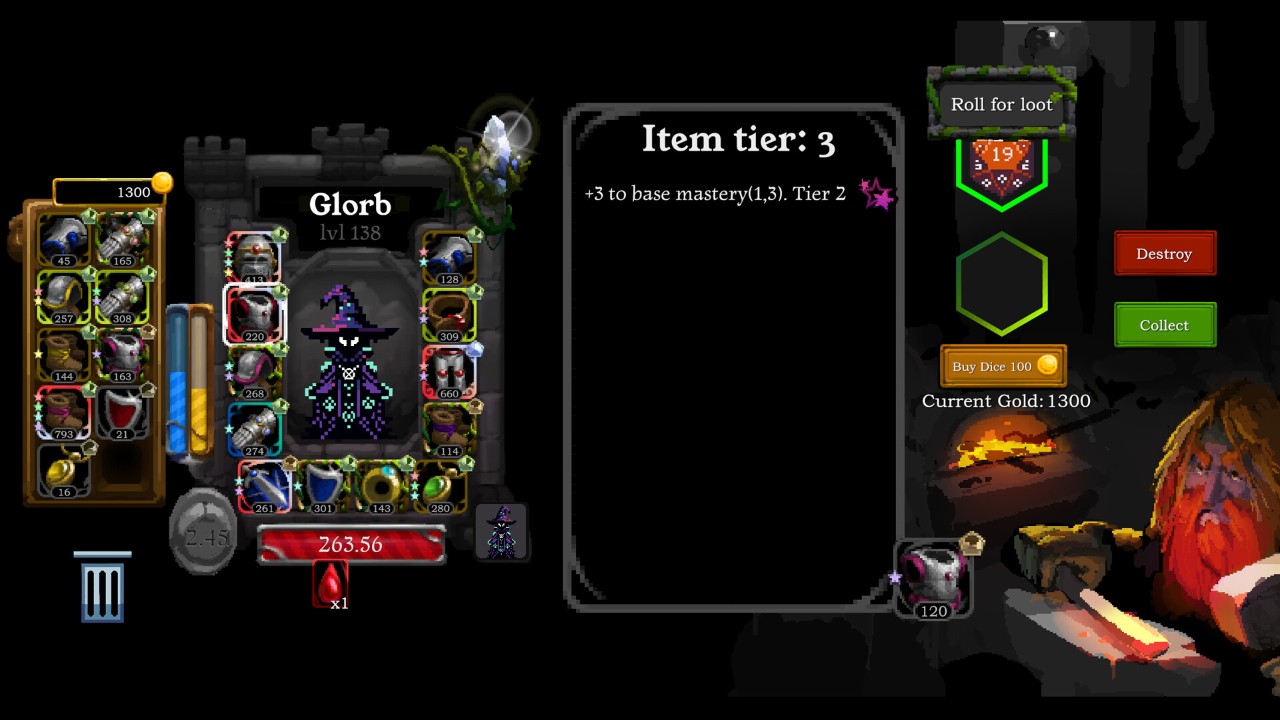The width and height of the screenshot is (1280, 720).
Task: Choose the equipped chestplate numbered 220
Action: click(254, 314)
